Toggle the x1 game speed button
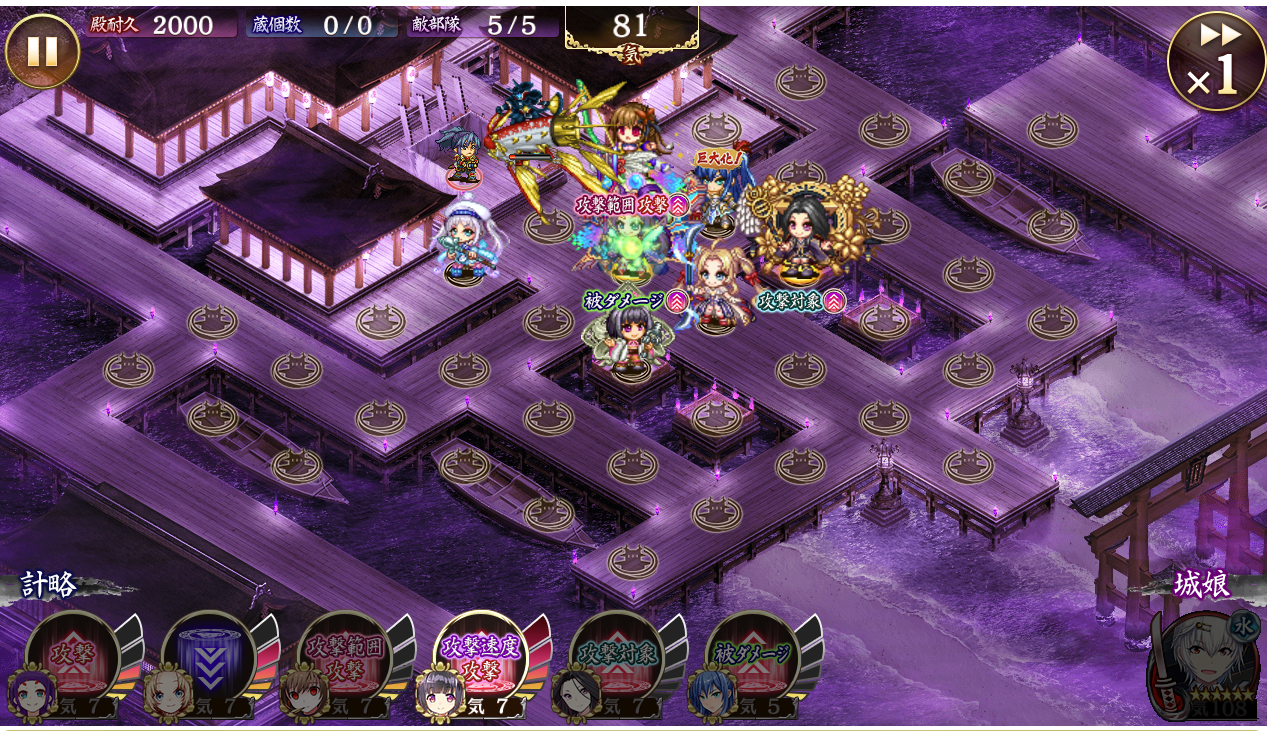1270x731 pixels. tap(1216, 61)
